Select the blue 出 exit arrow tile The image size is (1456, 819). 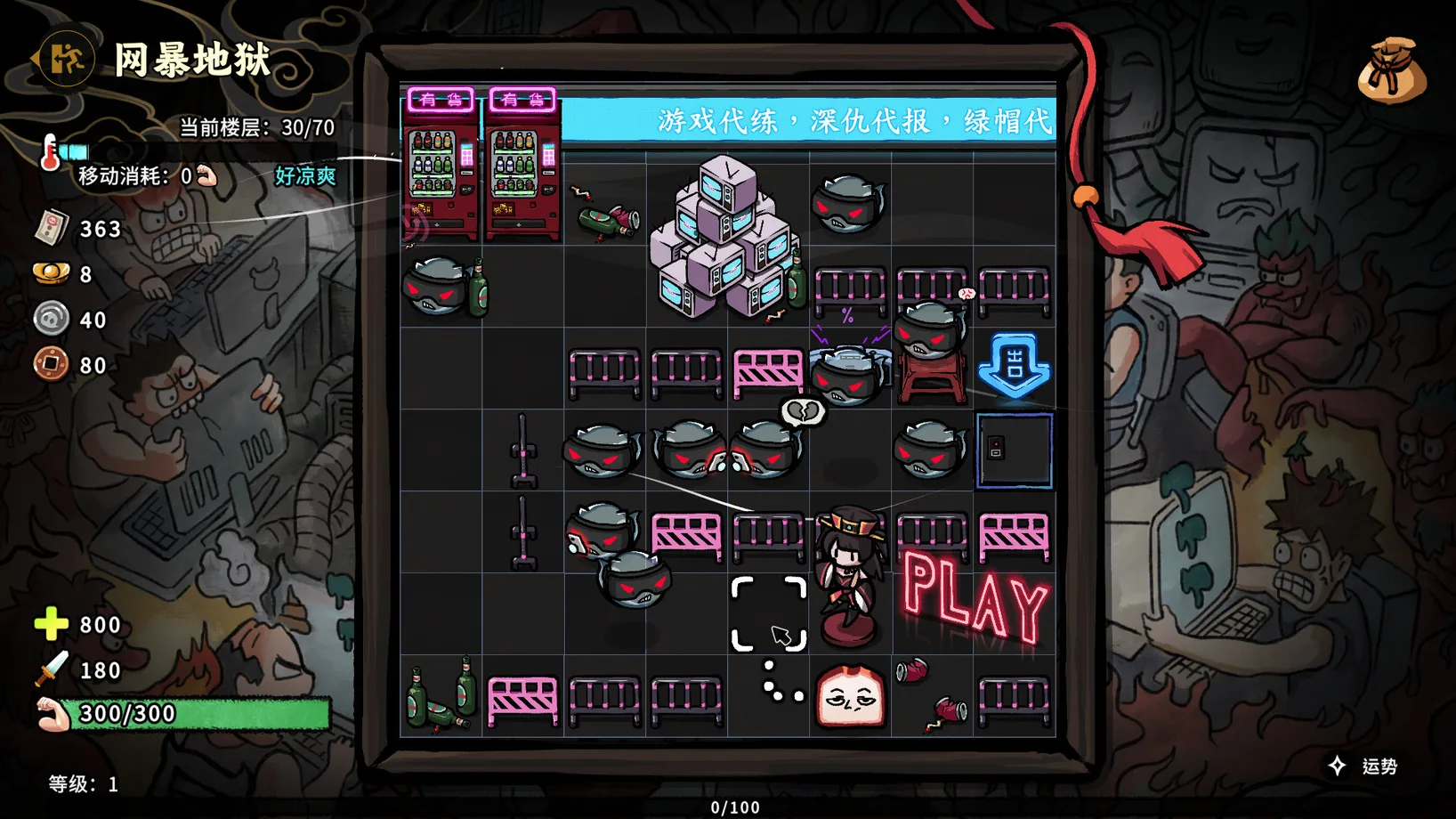(x=1014, y=365)
